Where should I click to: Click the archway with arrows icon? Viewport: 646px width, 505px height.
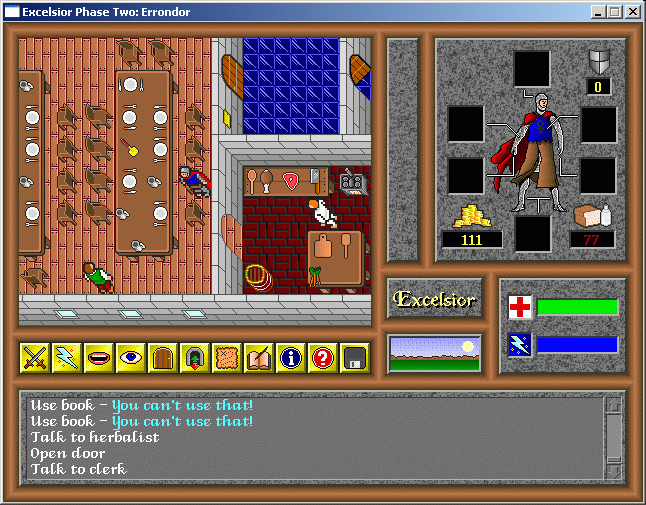[195, 357]
